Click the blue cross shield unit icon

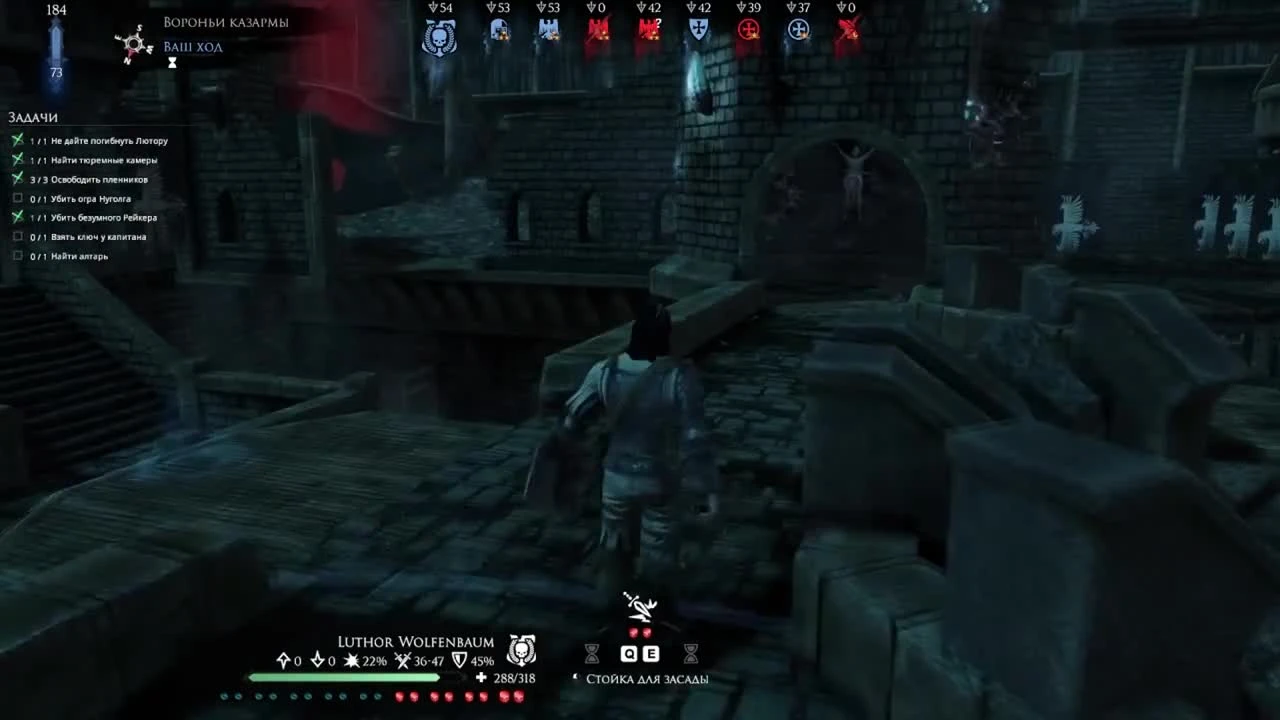(698, 30)
